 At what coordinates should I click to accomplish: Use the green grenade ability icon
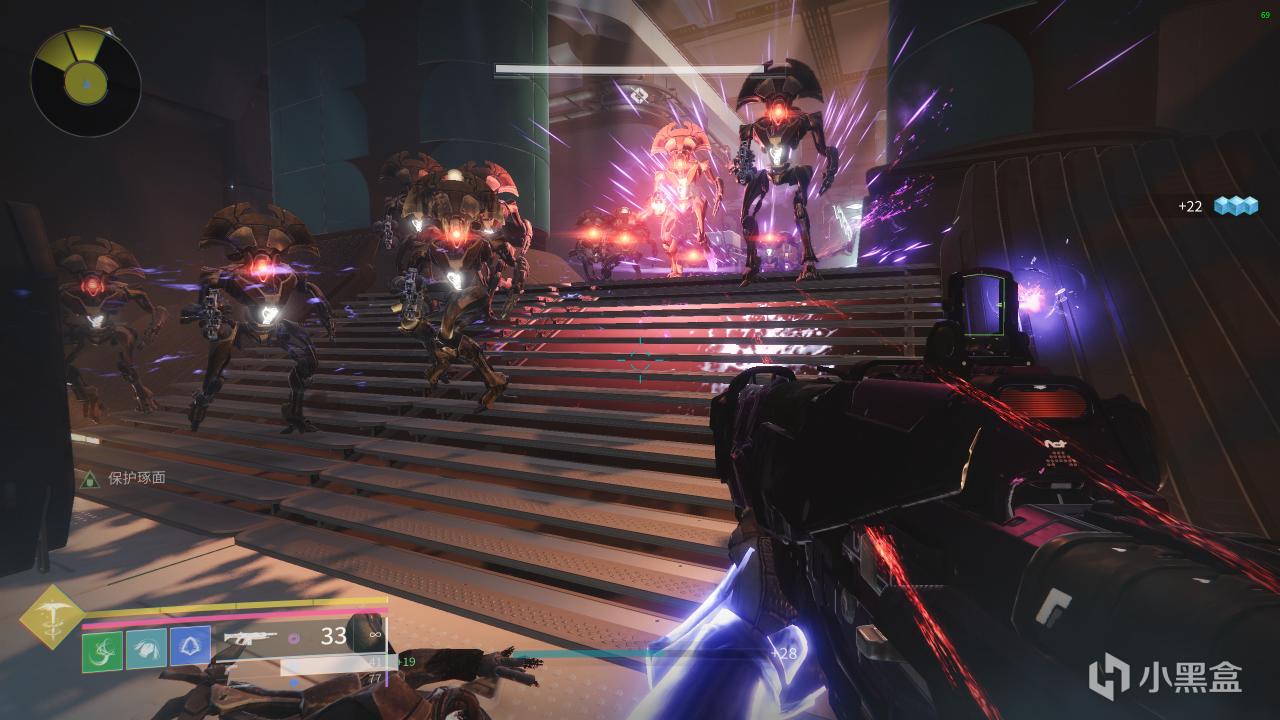coord(102,650)
